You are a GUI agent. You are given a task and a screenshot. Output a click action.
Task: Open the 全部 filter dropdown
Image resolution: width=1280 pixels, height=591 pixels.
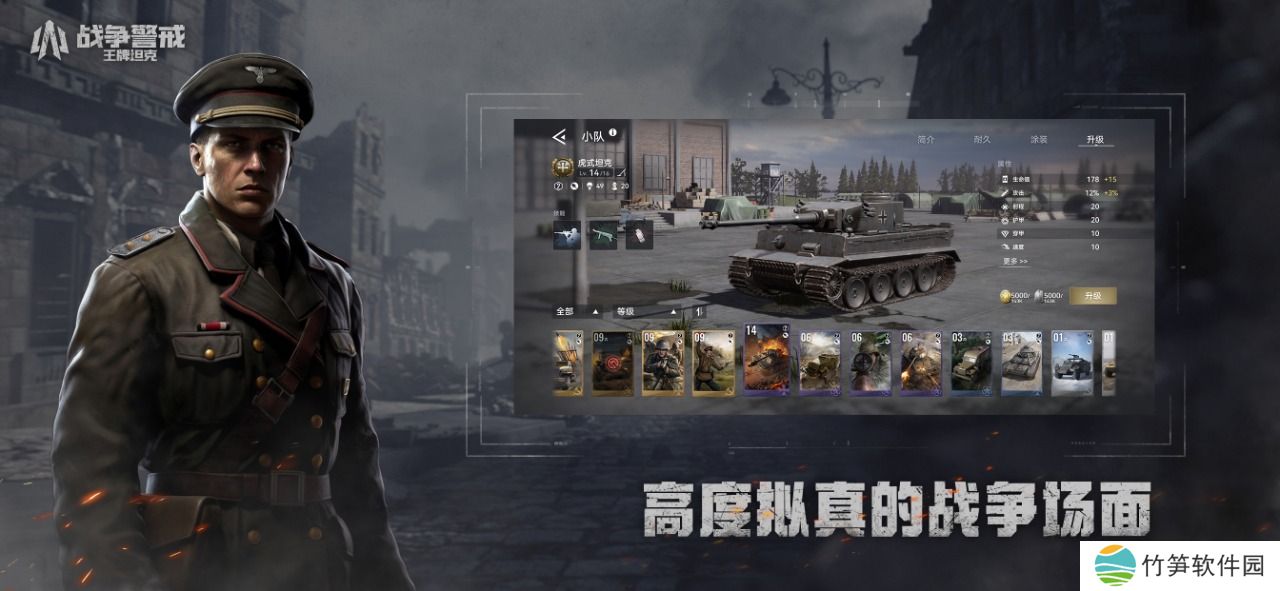pyautogui.click(x=577, y=312)
